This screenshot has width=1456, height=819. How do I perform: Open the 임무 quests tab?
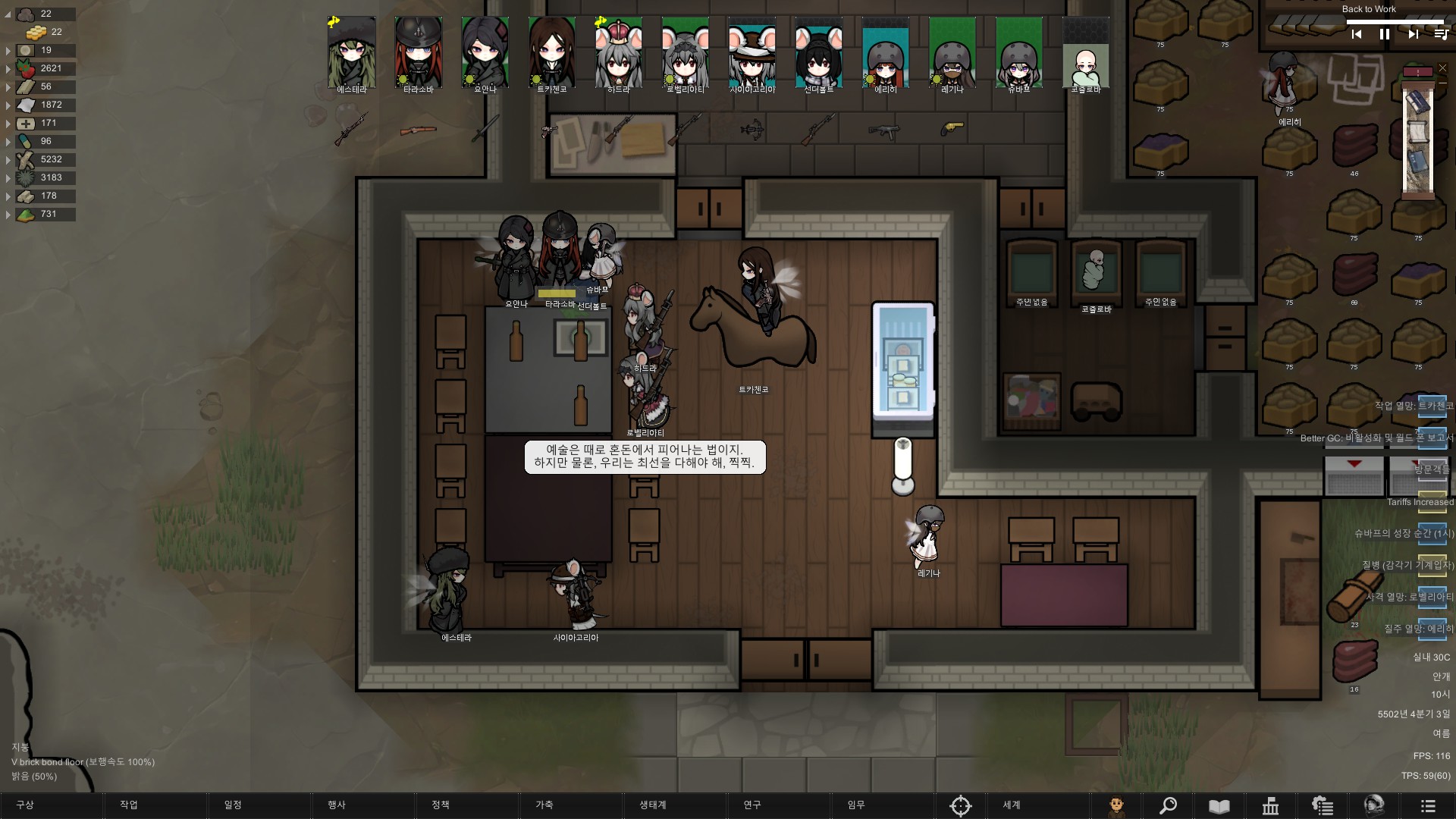856,805
